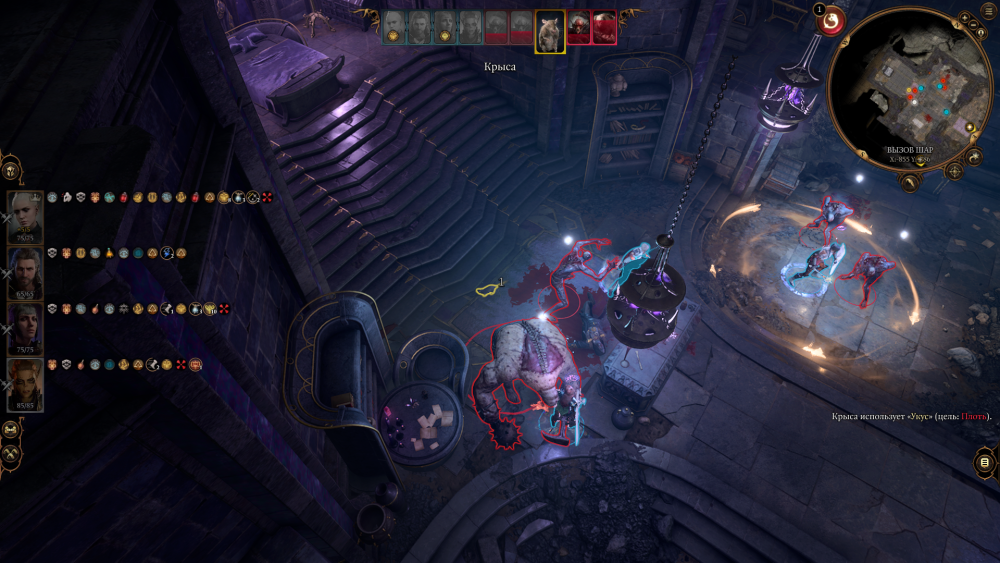This screenshot has height=563, width=1000.
Task: Open the combat log scroll button
Action: pyautogui.click(x=985, y=462)
